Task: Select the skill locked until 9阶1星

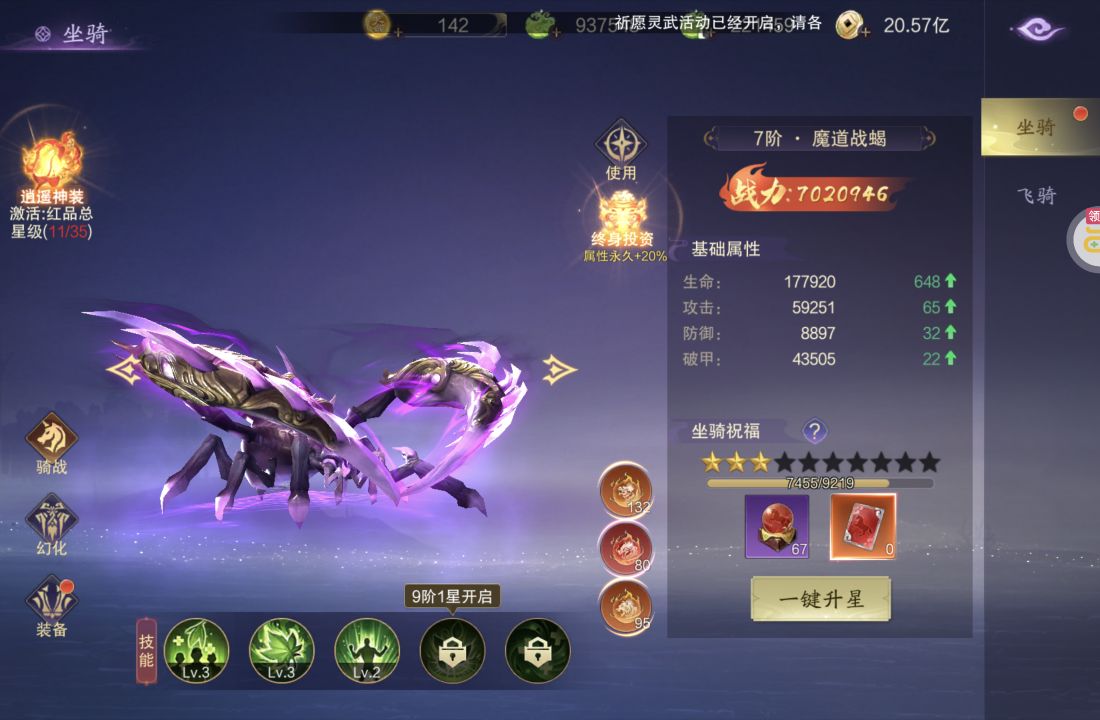Action: point(452,650)
